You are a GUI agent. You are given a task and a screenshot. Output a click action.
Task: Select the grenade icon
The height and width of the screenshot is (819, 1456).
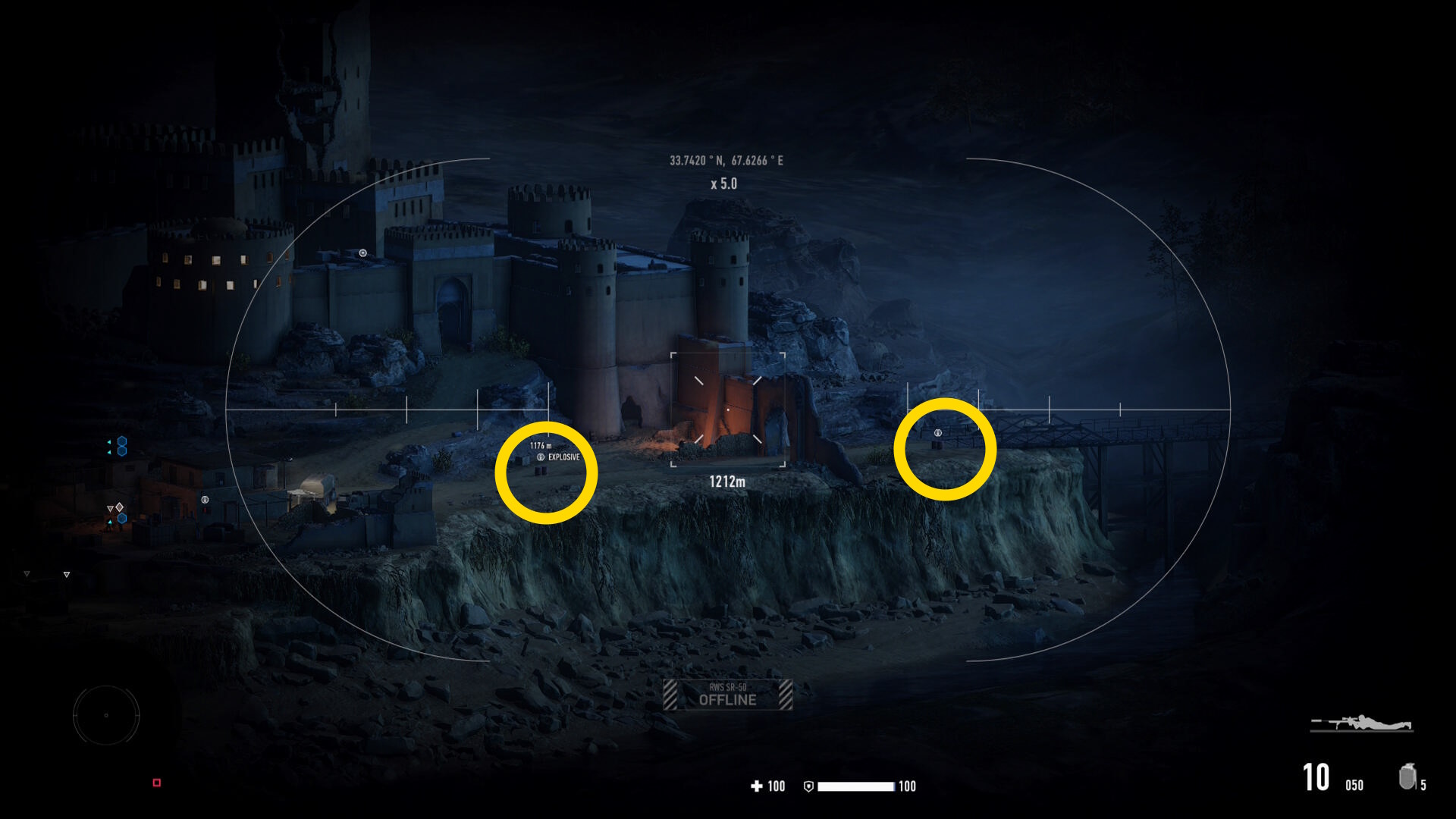coord(1407,777)
